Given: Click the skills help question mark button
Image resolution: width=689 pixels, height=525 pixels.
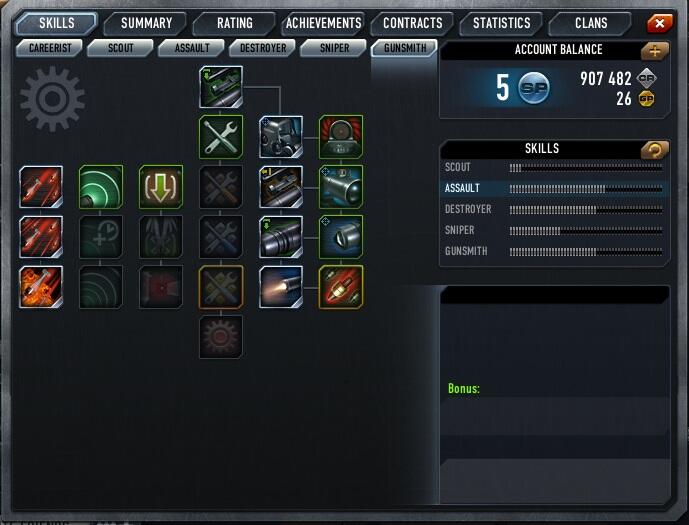Looking at the screenshot, I should [656, 149].
